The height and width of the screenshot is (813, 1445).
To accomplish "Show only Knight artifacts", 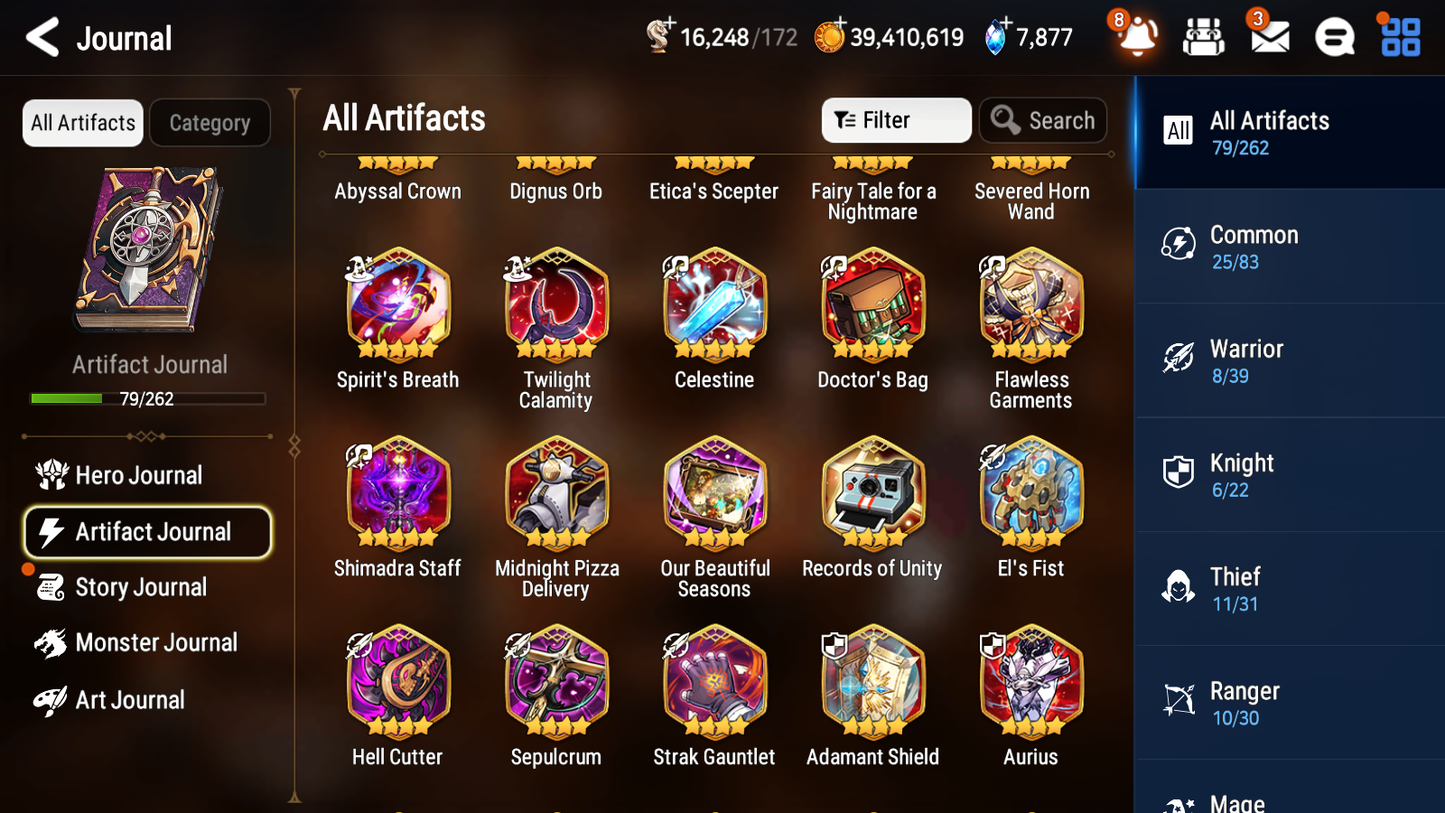I will [1289, 474].
